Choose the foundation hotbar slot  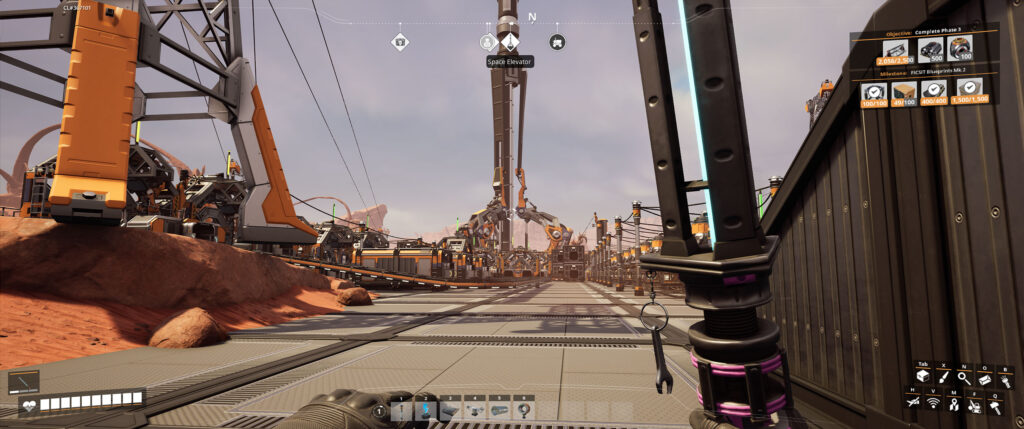pos(451,409)
